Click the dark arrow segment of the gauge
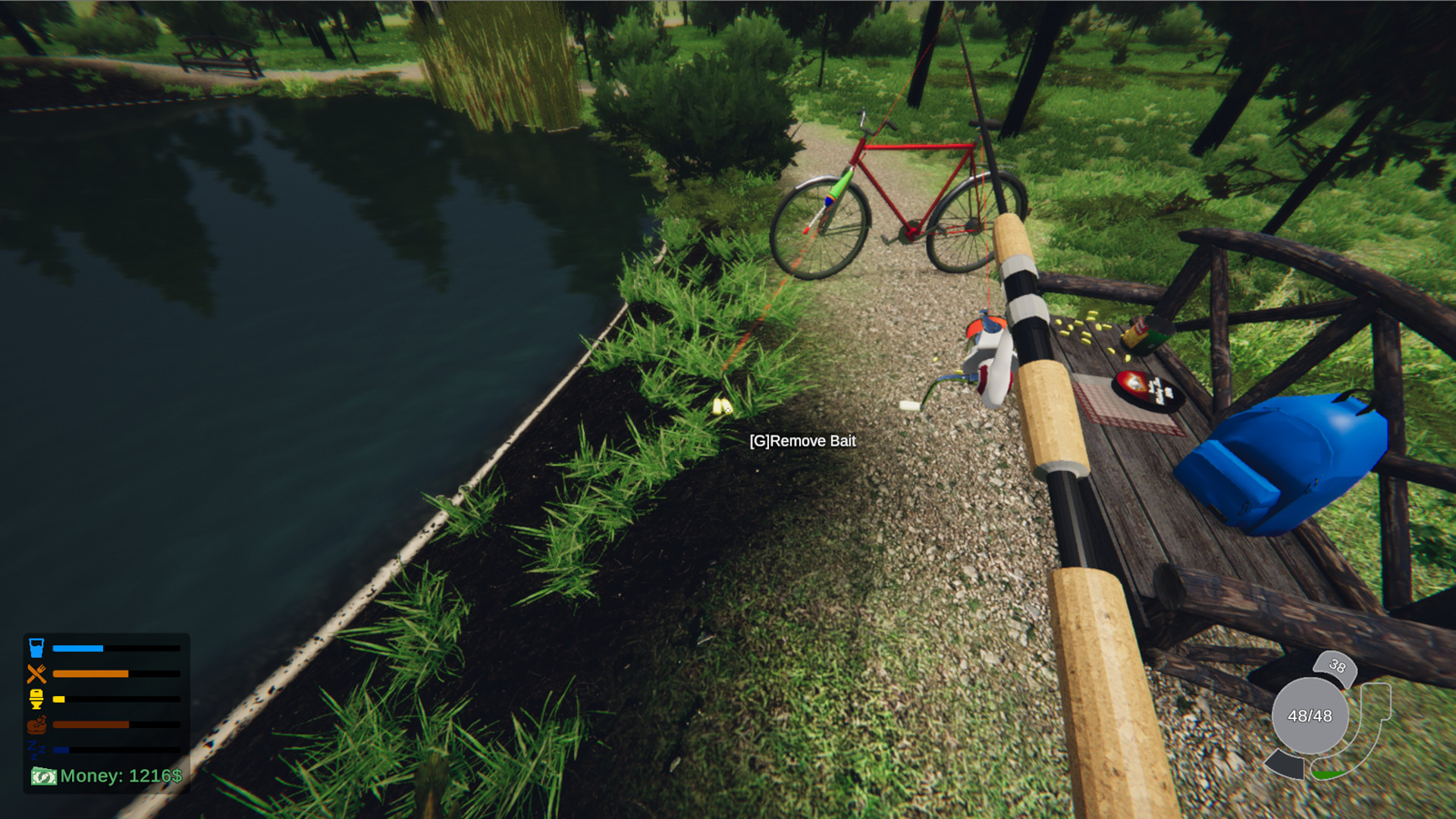The image size is (1456, 819). [1285, 764]
